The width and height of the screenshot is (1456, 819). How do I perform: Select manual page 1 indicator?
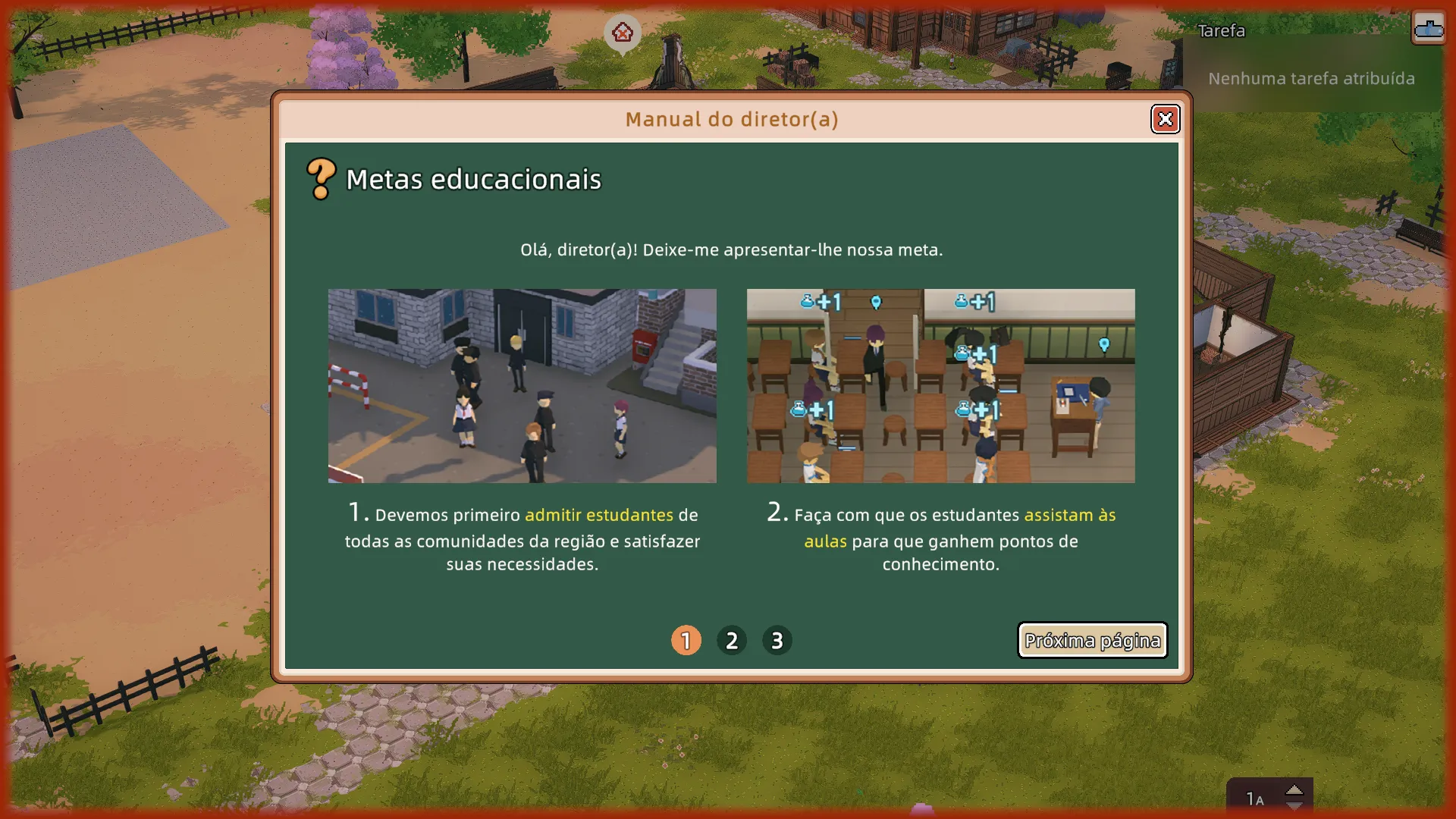click(x=686, y=641)
